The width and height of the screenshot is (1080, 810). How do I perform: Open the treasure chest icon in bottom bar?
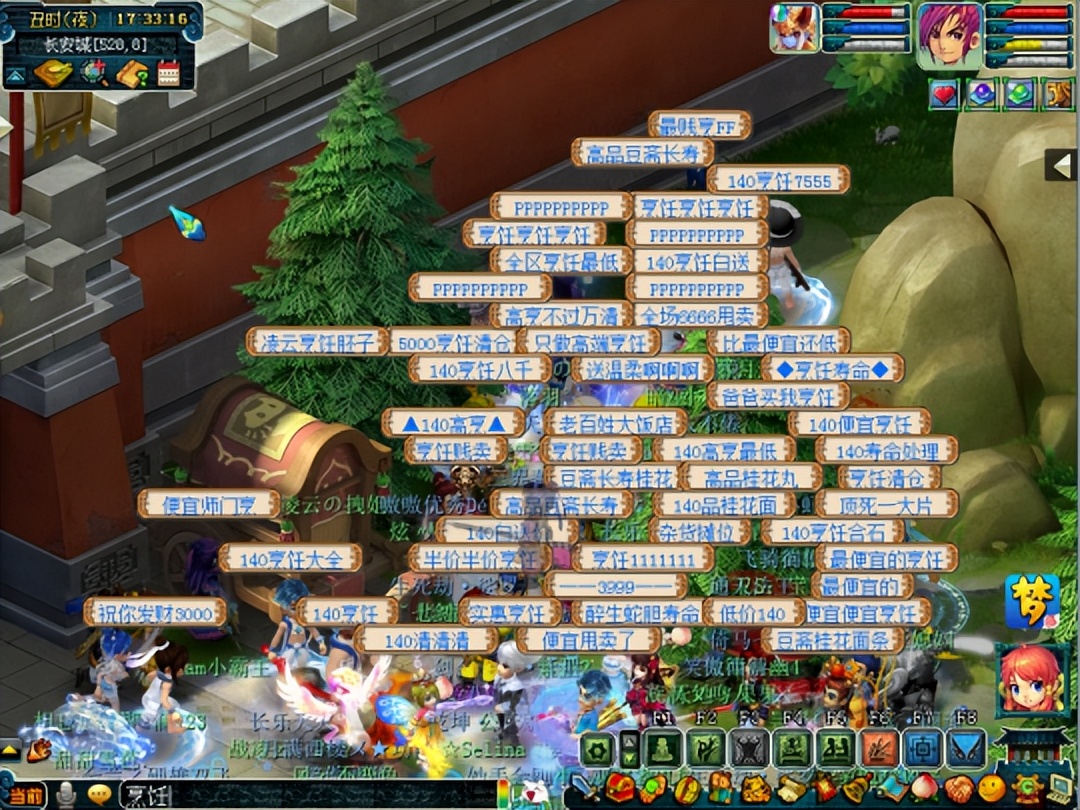tap(620, 789)
